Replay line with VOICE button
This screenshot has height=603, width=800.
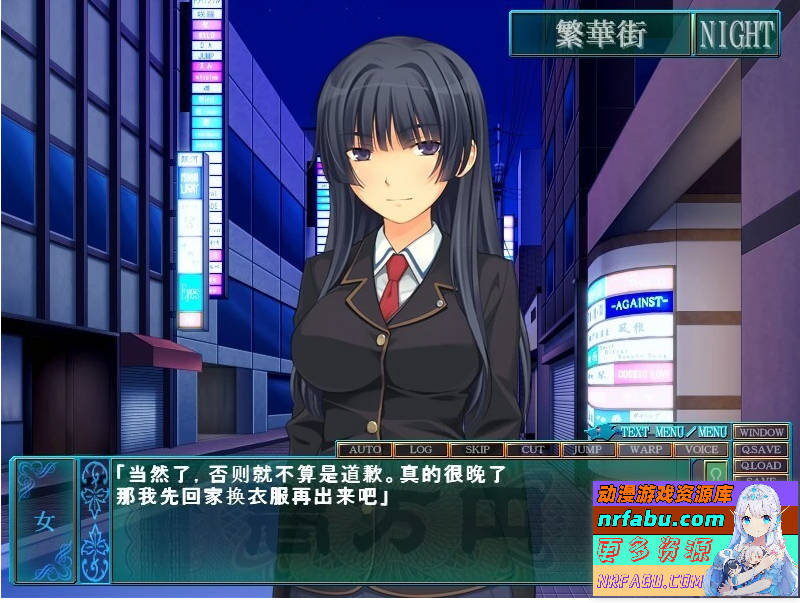pyautogui.click(x=702, y=450)
